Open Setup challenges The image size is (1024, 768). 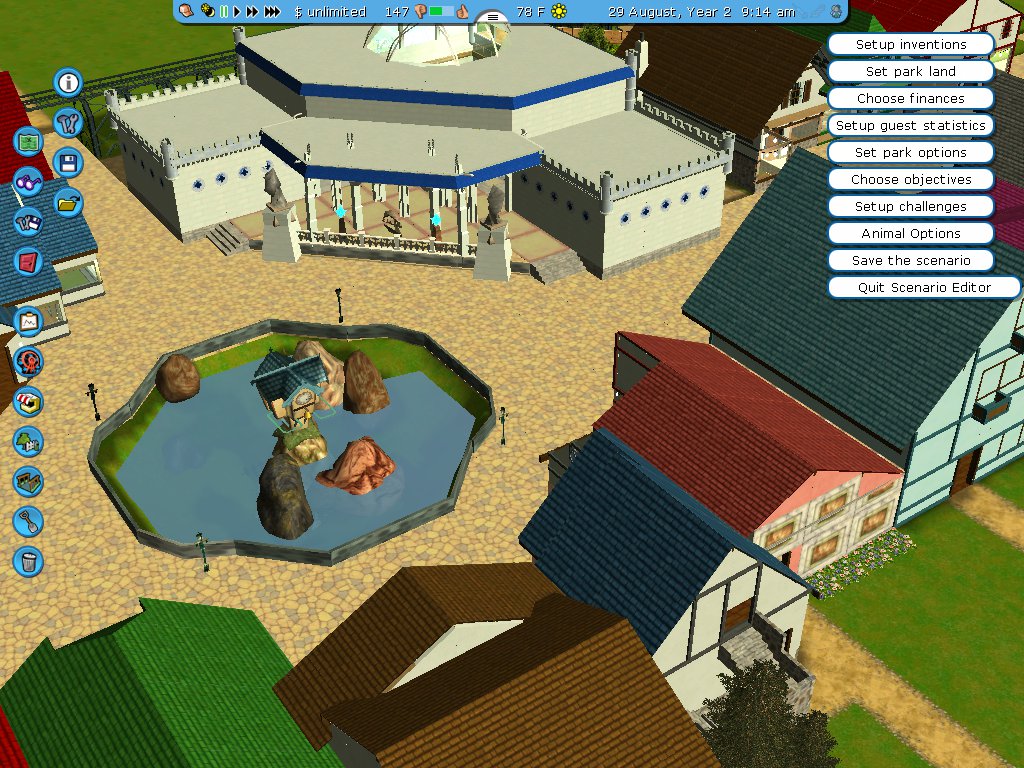(x=911, y=207)
